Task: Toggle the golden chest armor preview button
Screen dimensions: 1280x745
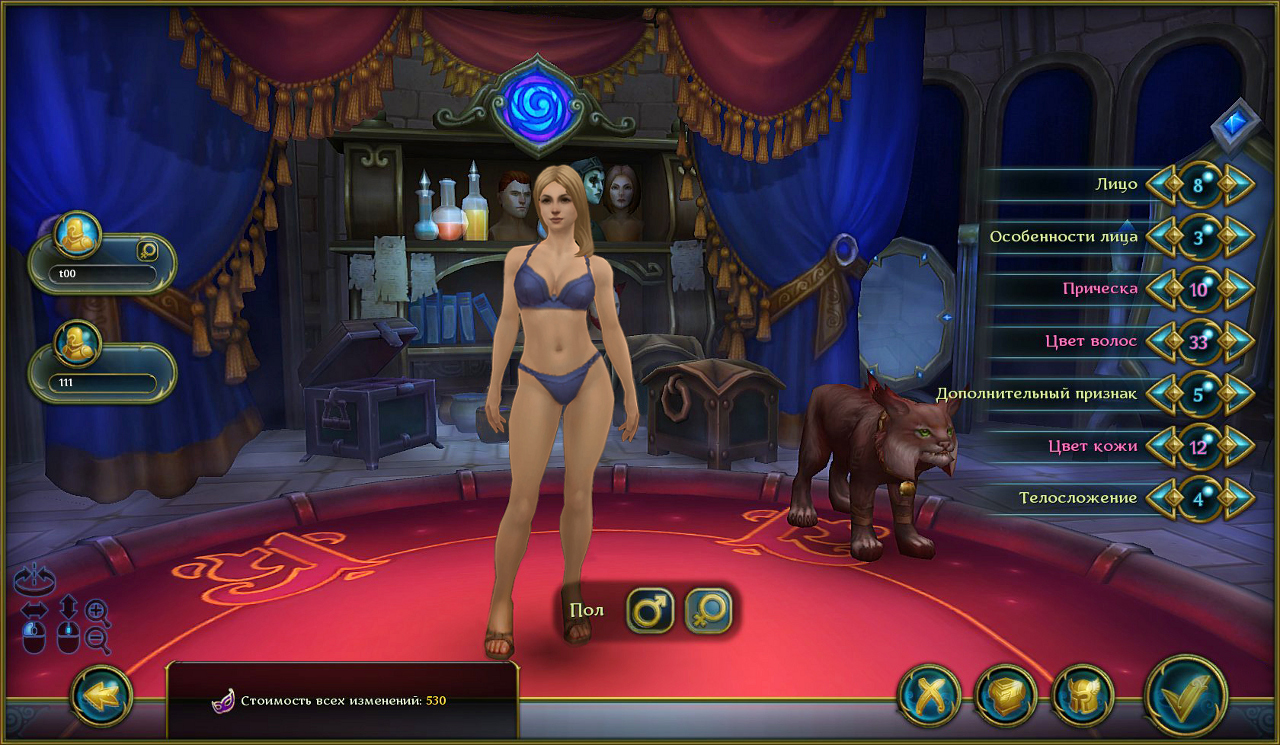Action: [x=1005, y=695]
